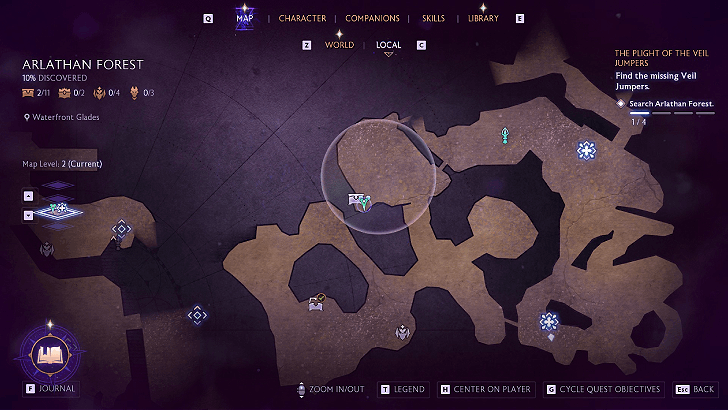Move up one map level
This screenshot has width=728, height=410.
point(28,196)
